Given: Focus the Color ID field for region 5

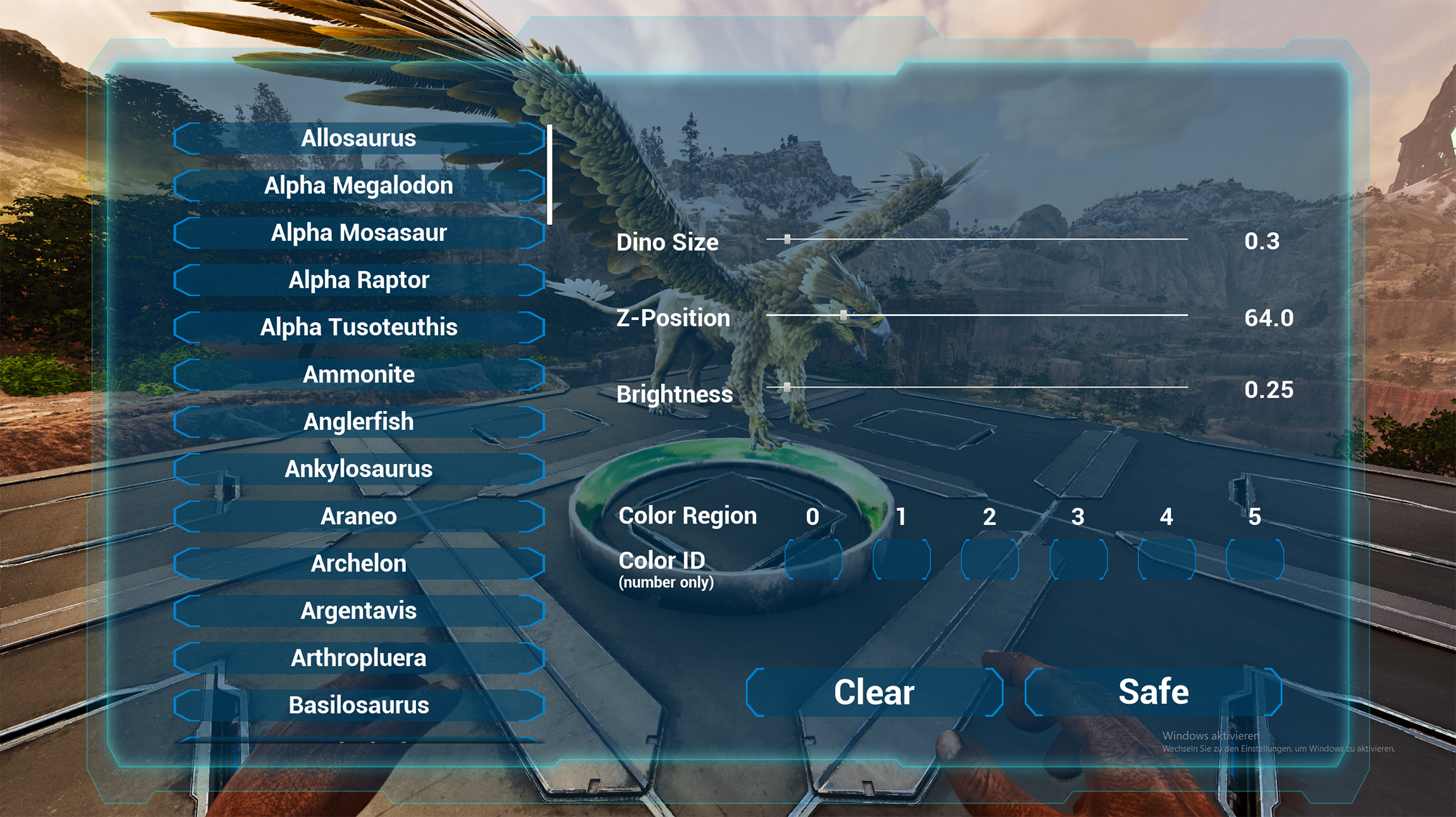Looking at the screenshot, I should pos(1255,560).
